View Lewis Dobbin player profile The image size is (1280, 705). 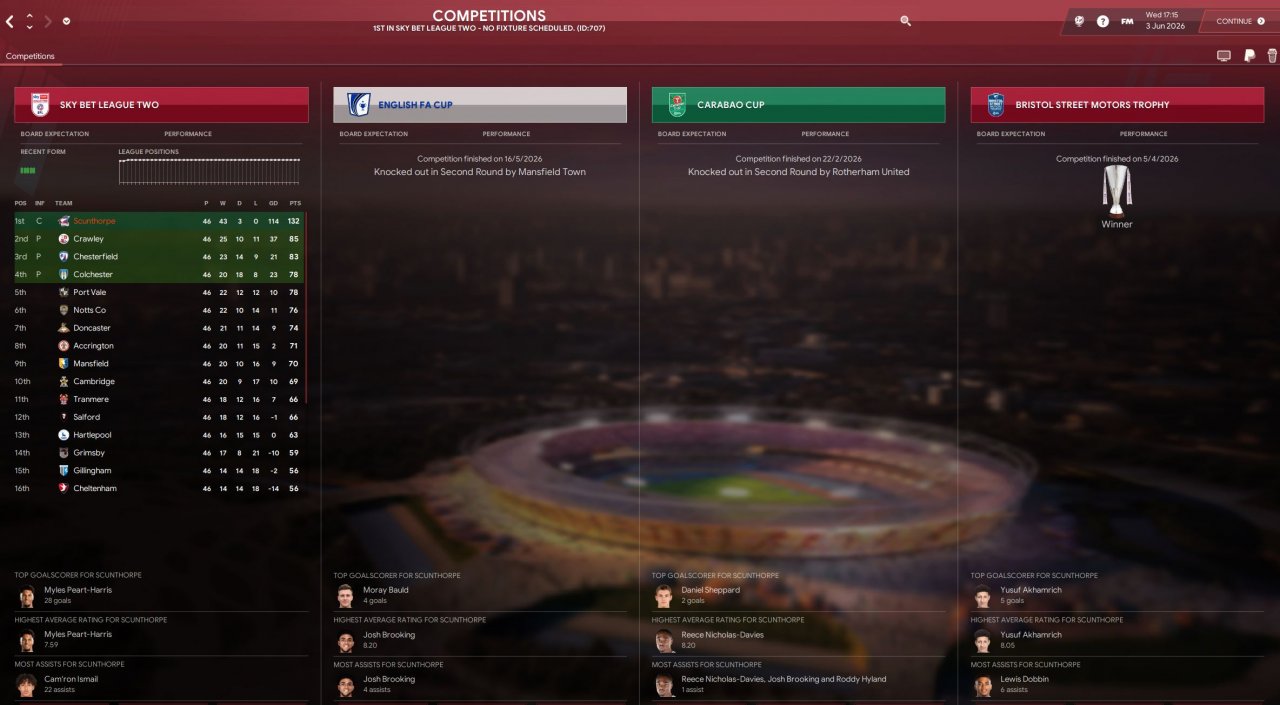(1024, 679)
